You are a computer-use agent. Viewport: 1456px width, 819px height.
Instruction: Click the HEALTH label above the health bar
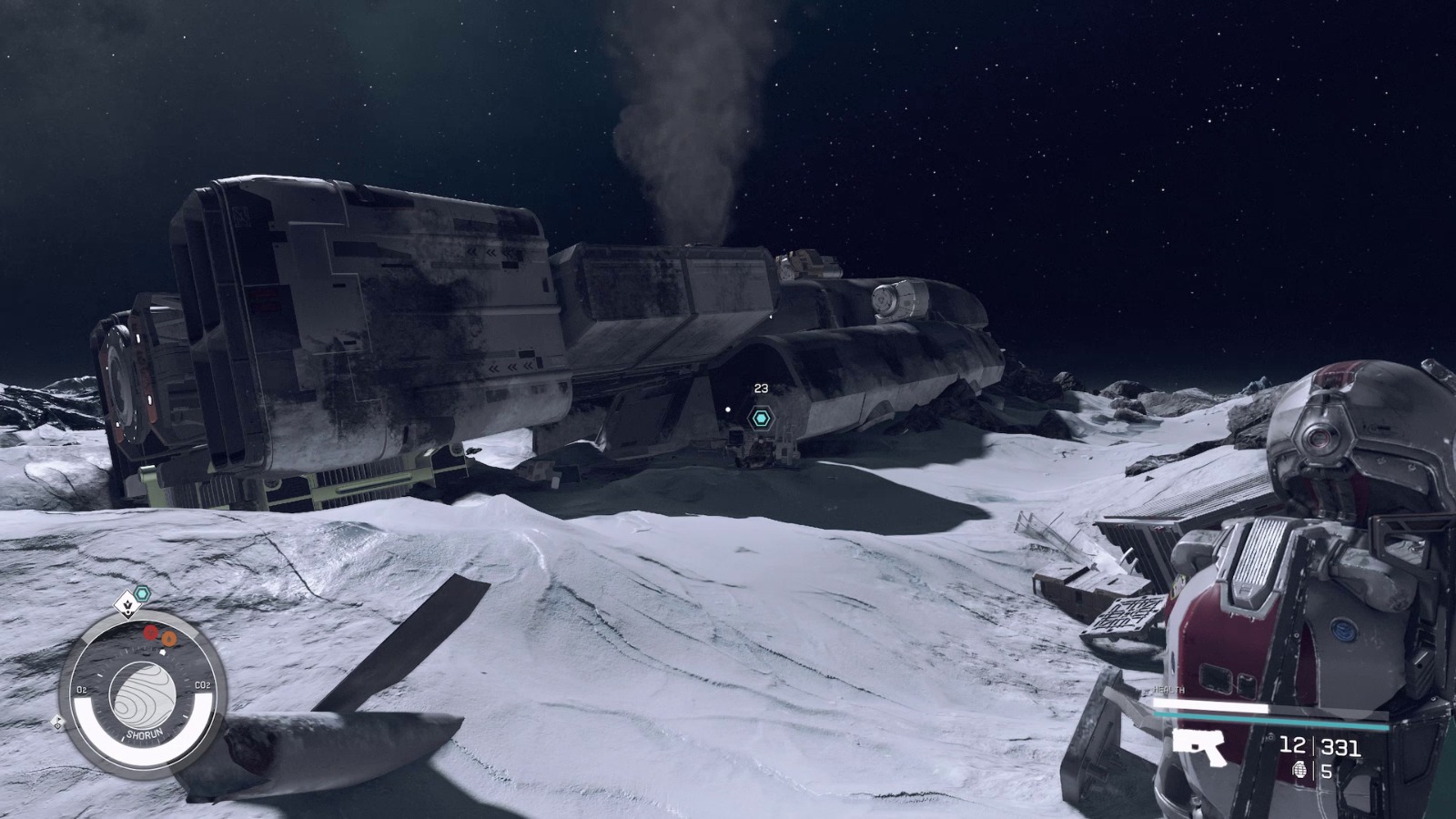coord(1168,690)
